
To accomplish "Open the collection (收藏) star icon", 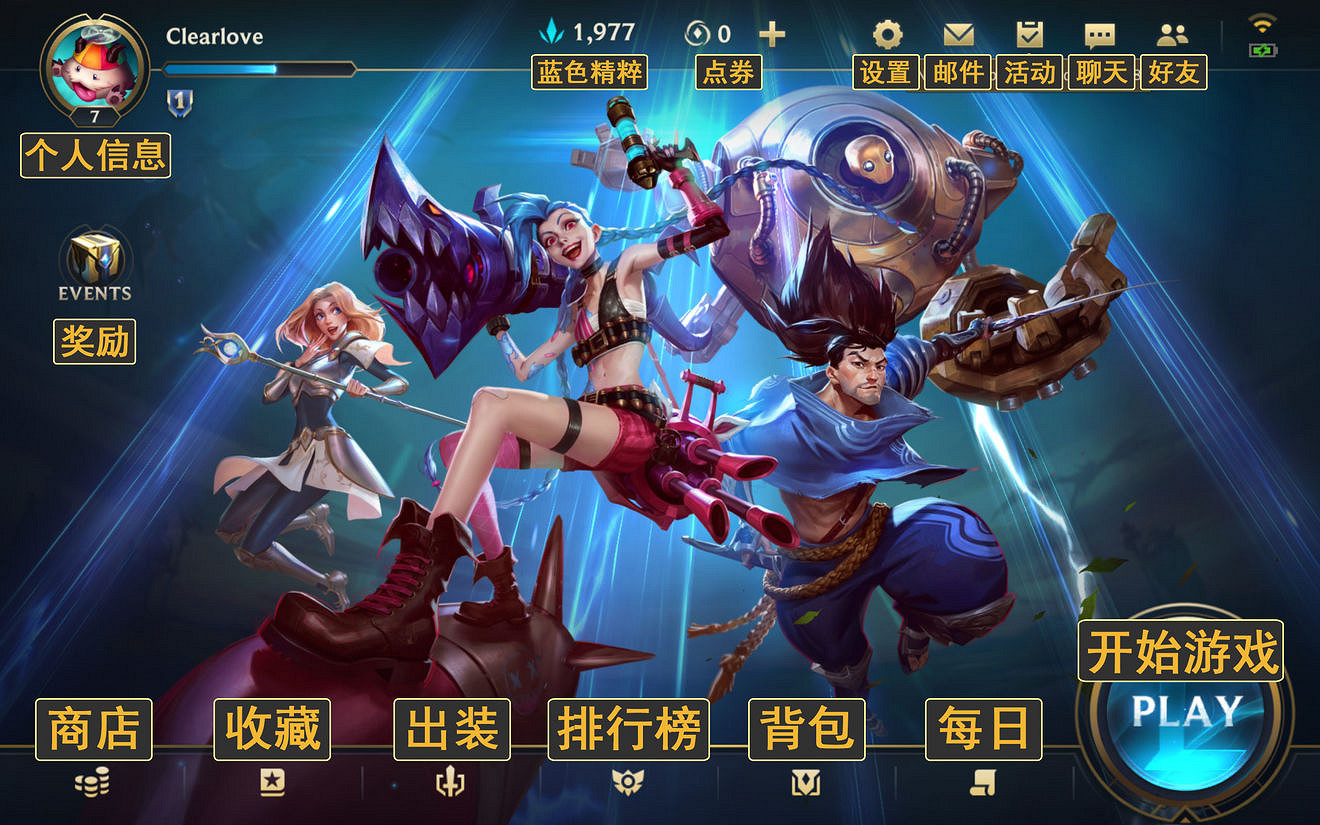I will (x=271, y=784).
